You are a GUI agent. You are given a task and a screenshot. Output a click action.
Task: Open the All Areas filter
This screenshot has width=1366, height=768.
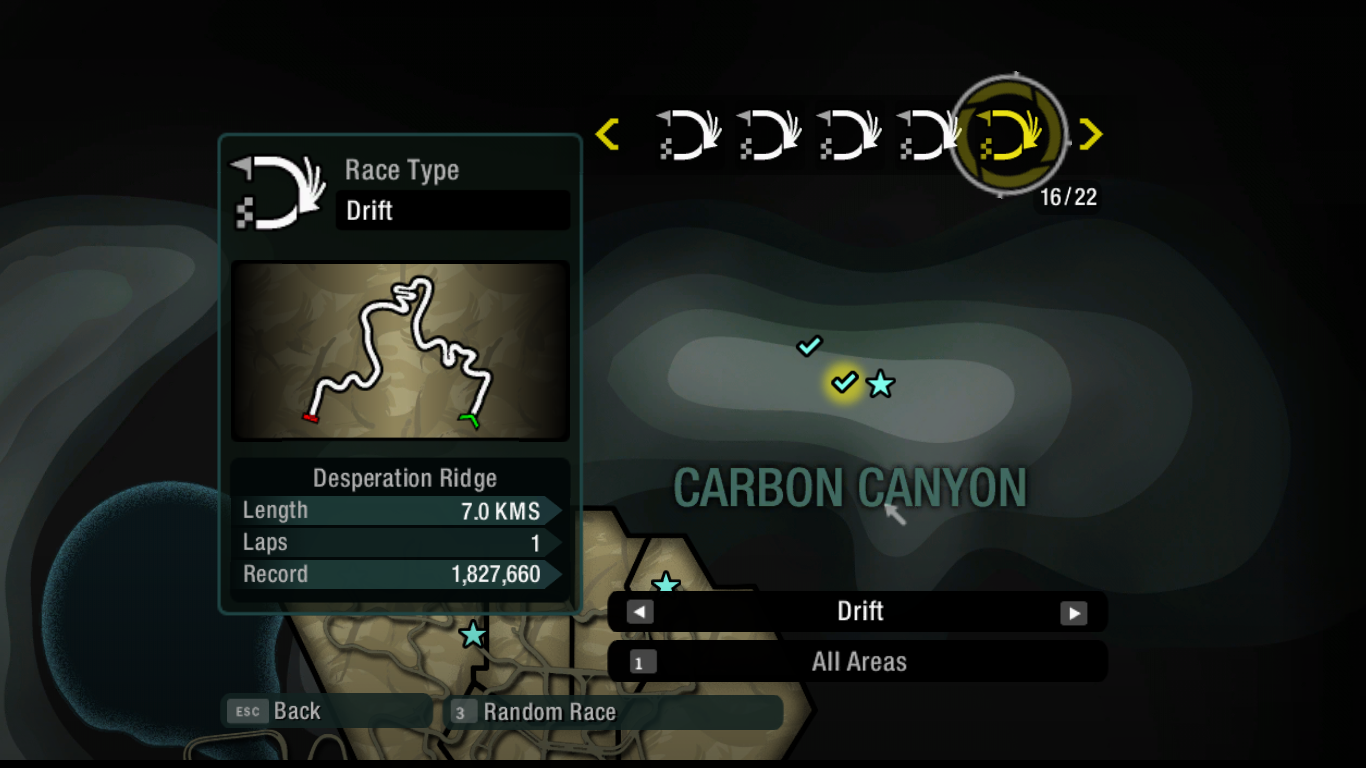[857, 662]
